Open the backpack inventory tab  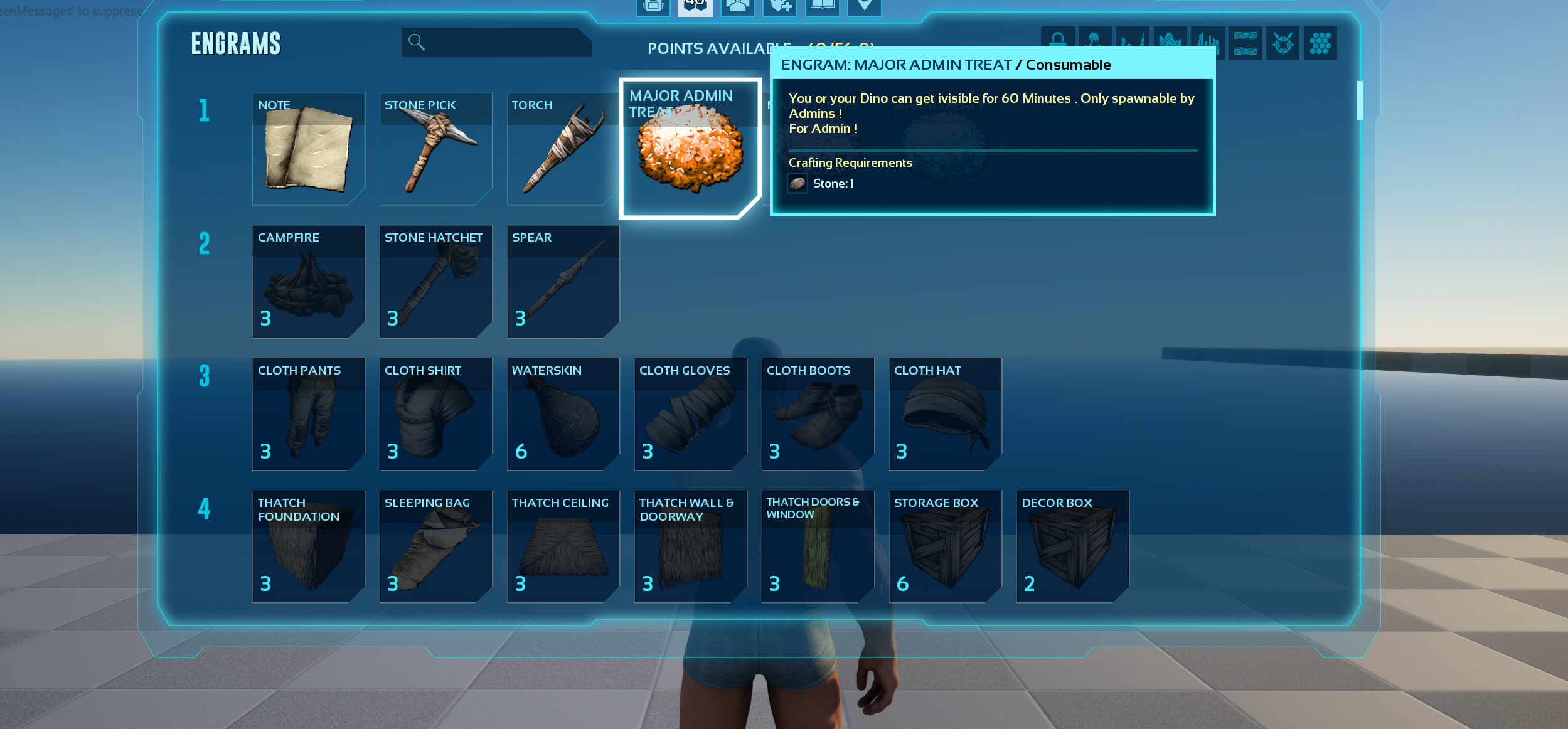click(653, 6)
